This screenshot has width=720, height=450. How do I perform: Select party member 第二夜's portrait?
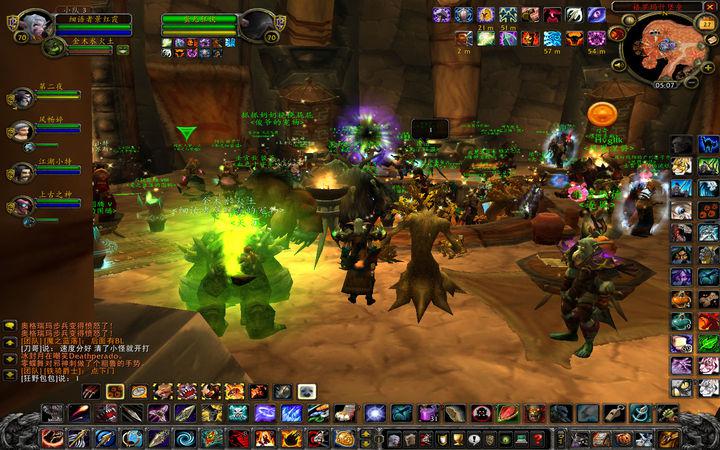22,98
